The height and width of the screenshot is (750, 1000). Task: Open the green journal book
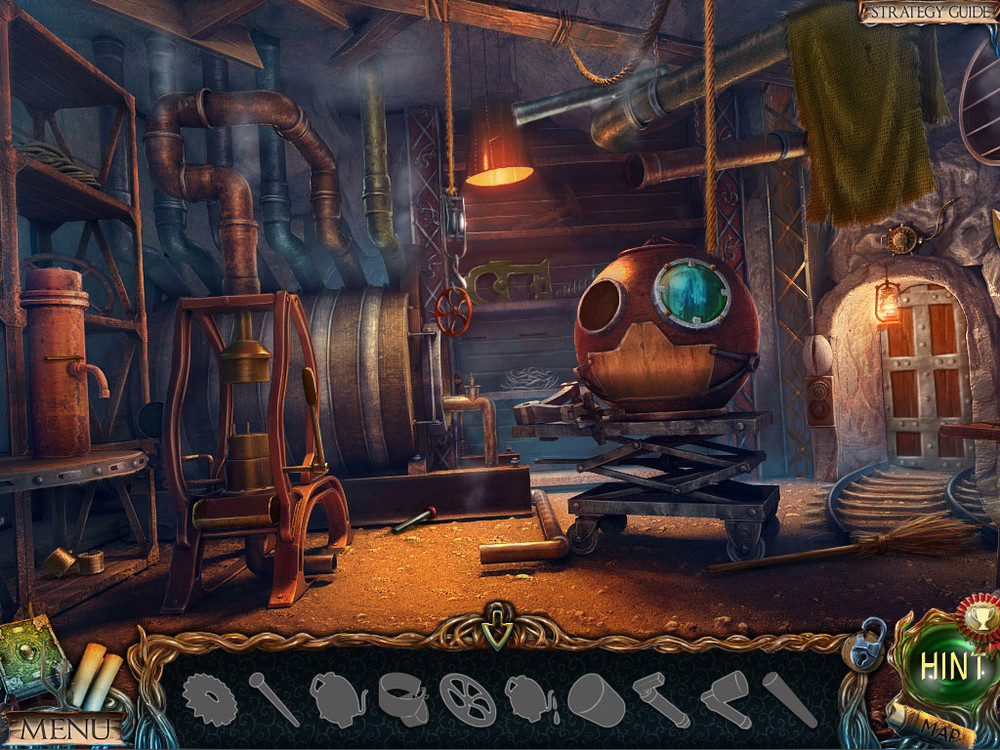32,658
